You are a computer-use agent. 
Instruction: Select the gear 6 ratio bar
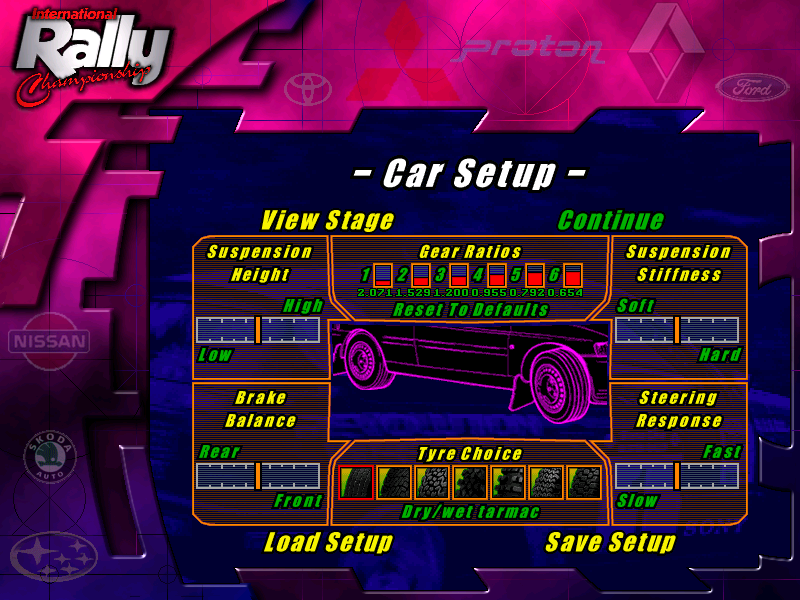(x=573, y=275)
